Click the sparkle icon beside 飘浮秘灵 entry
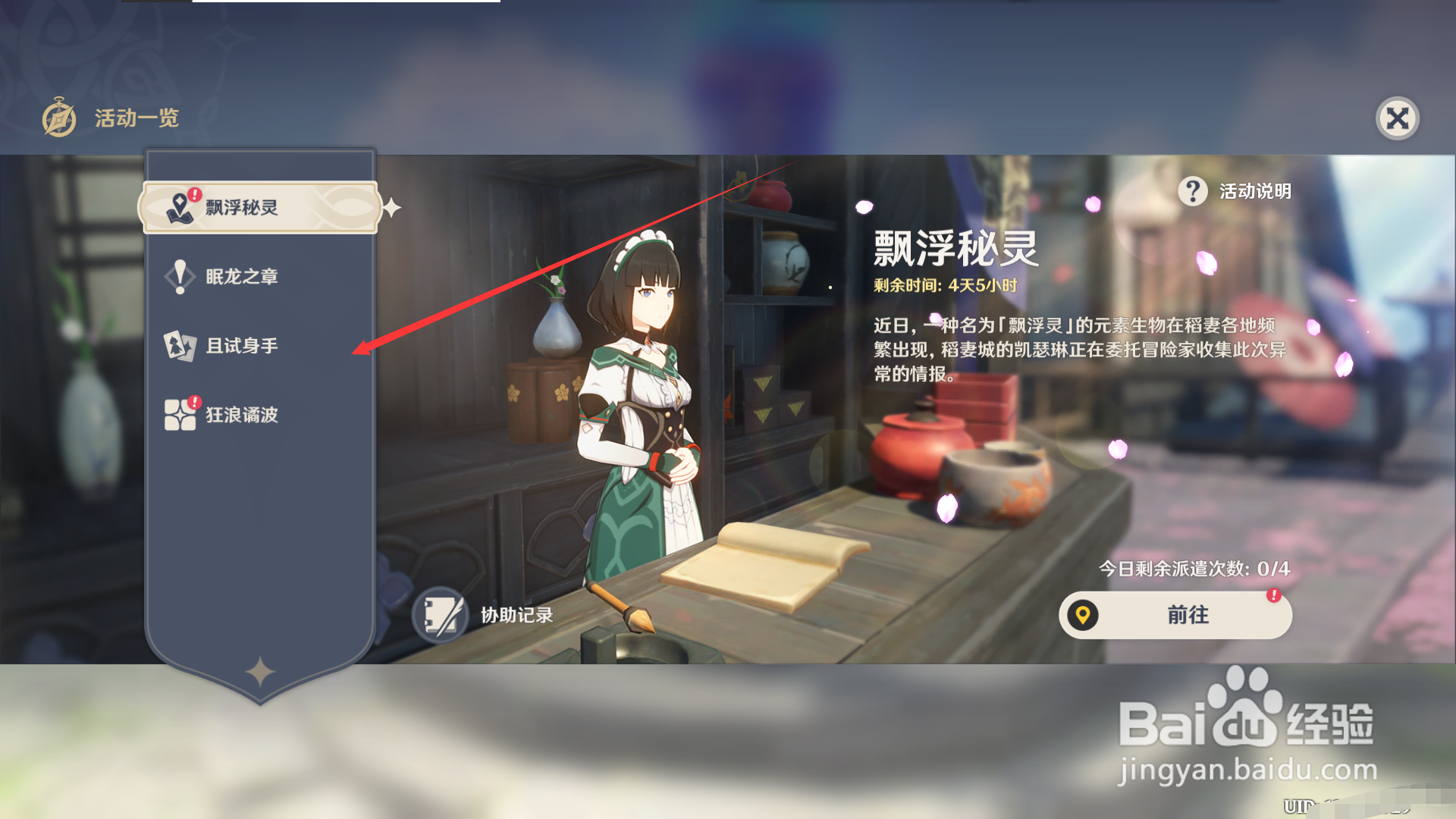 click(x=391, y=206)
